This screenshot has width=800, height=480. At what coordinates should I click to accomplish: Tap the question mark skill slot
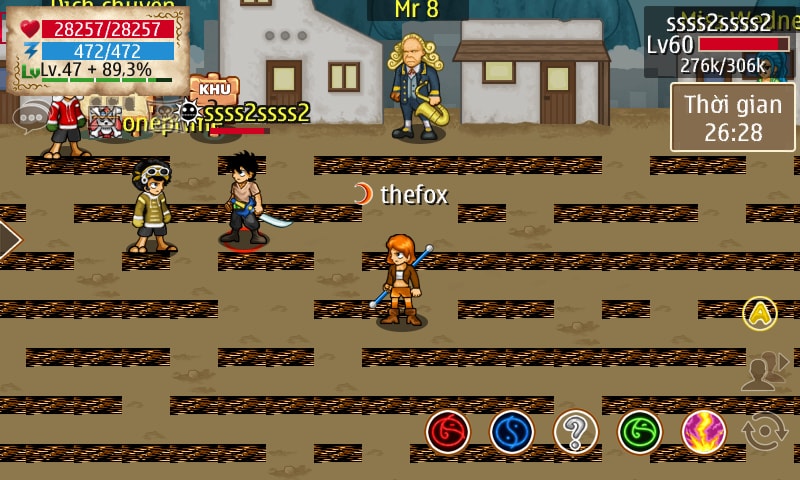[x=576, y=432]
